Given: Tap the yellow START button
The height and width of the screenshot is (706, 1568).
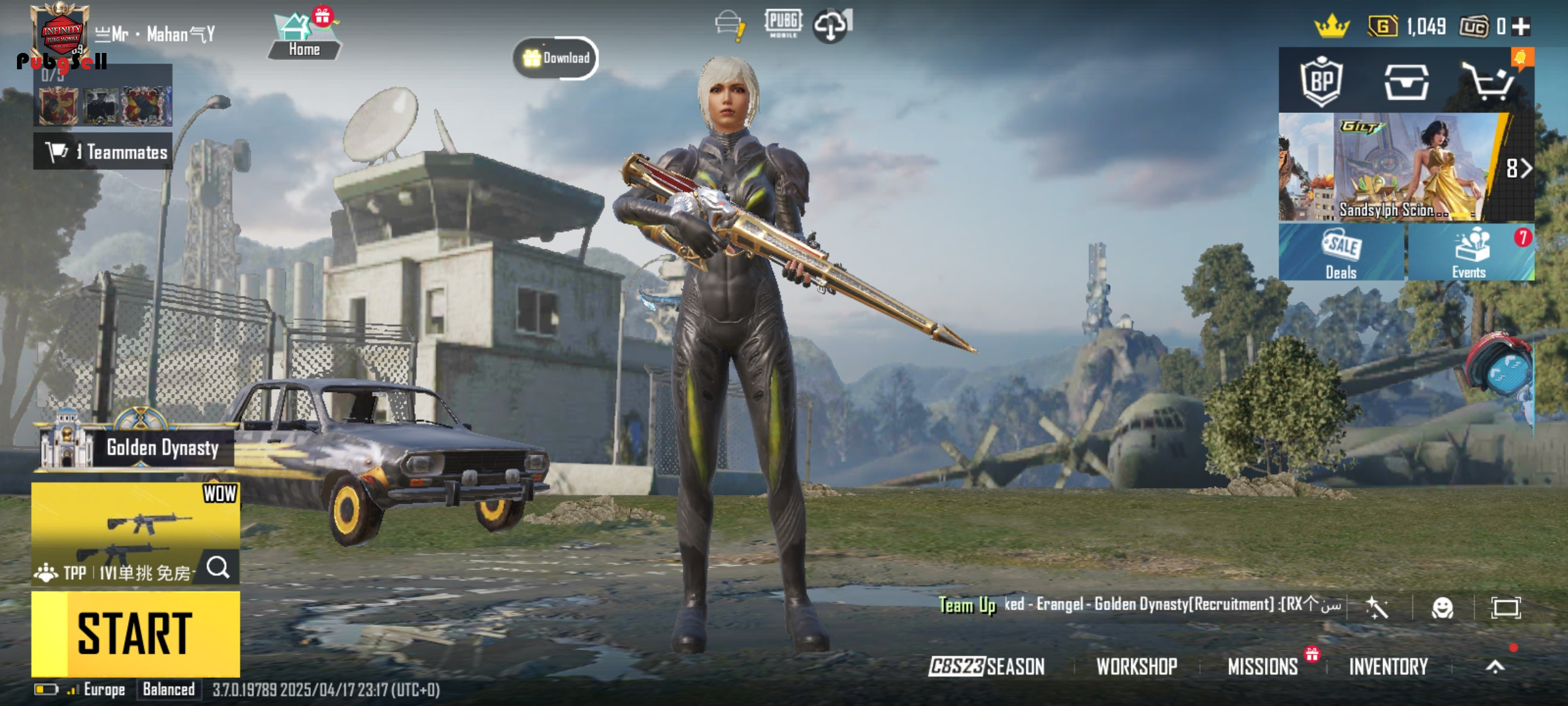Looking at the screenshot, I should pos(135,633).
